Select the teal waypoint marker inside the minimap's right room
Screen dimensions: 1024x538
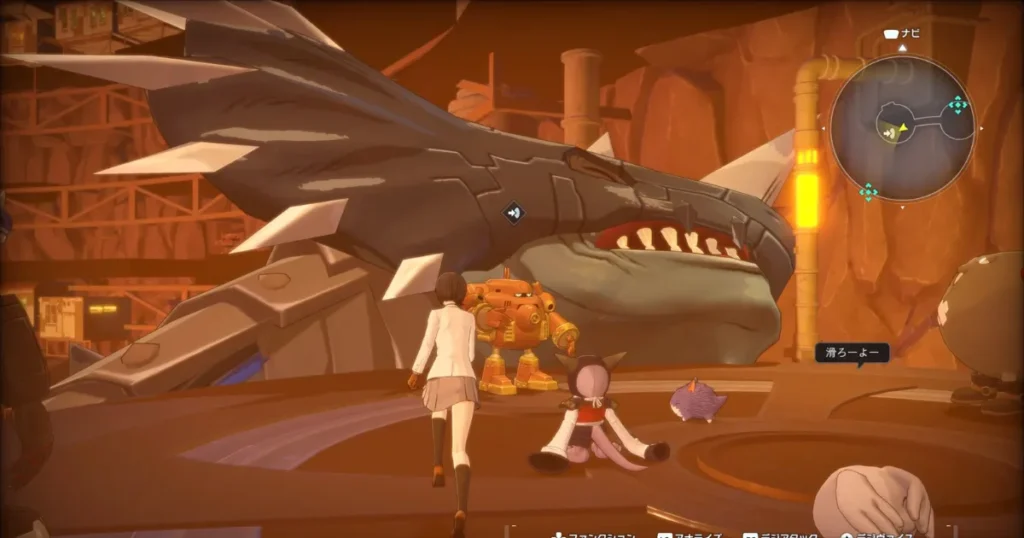[957, 104]
